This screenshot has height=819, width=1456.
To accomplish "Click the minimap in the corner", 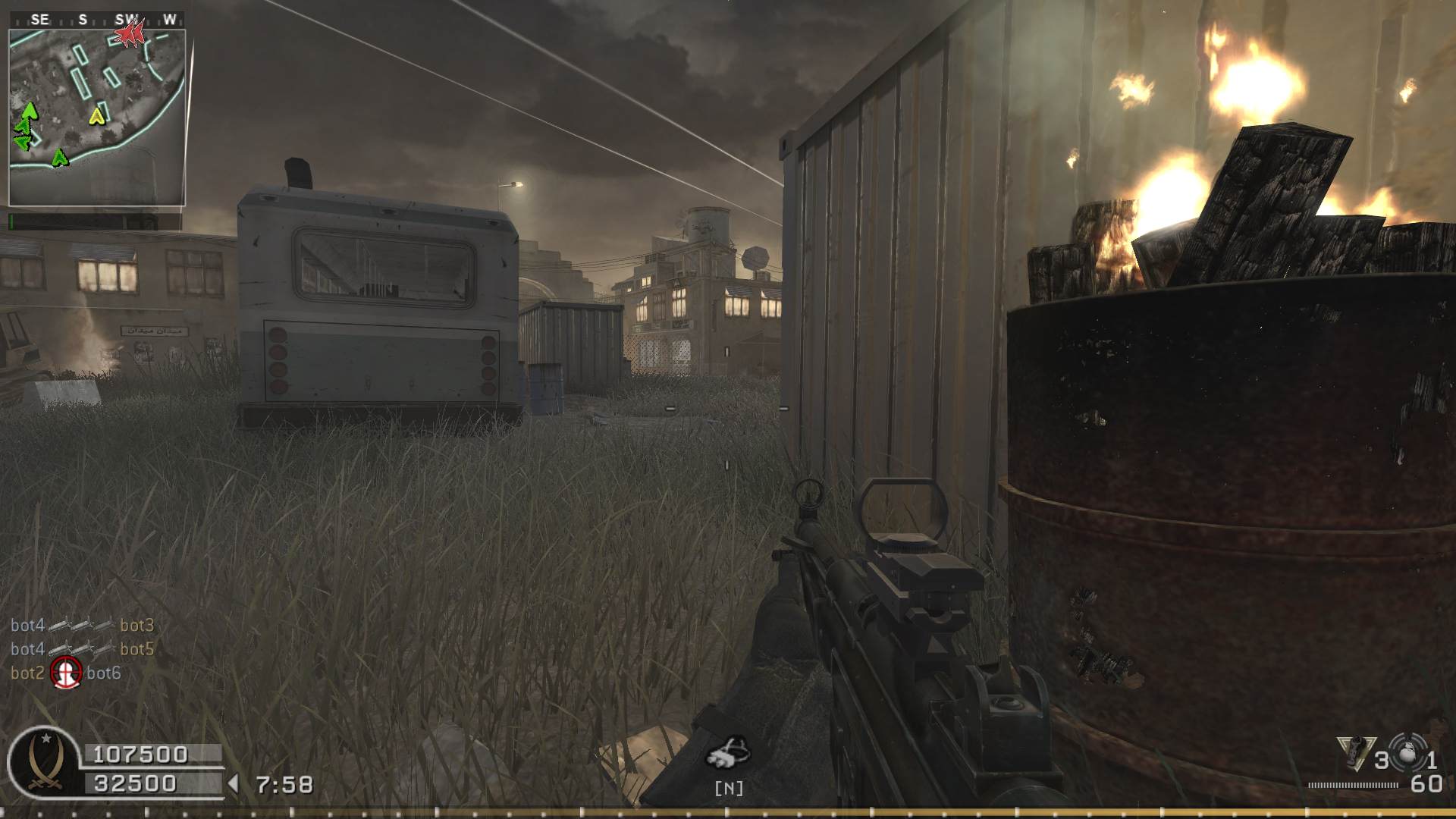I will [96, 118].
